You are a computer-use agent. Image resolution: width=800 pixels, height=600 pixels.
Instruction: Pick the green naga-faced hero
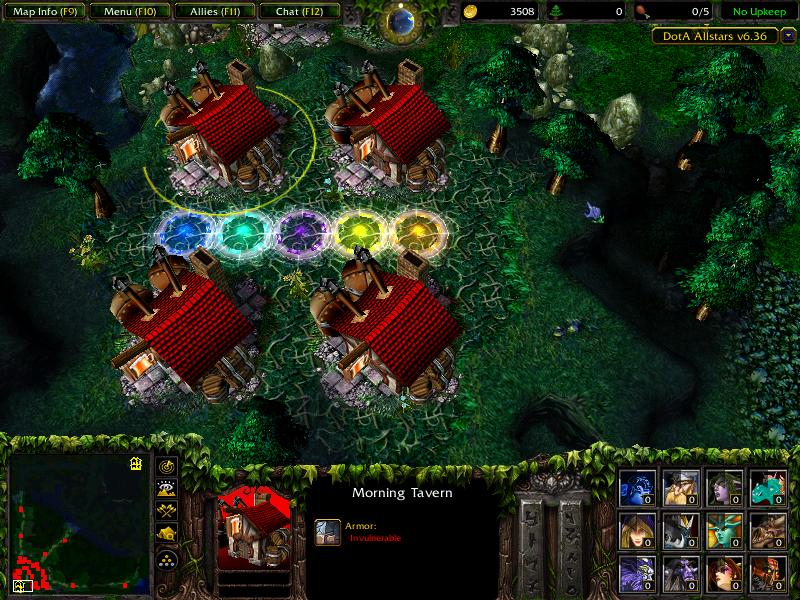click(724, 531)
